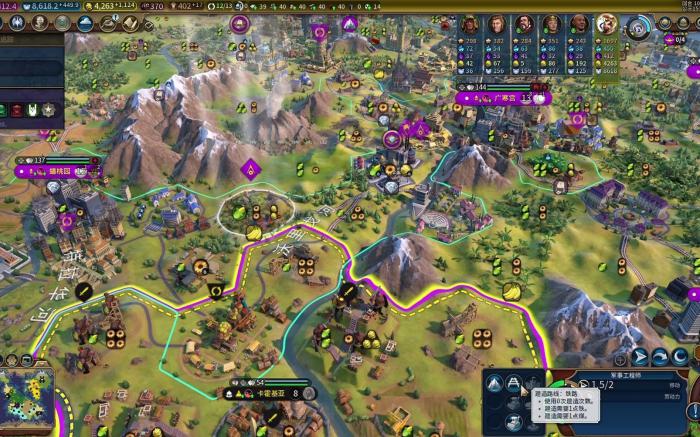Open diplomacy with the first leader portrait
Image resolution: width=700 pixels, height=437 pixels.
point(470,25)
